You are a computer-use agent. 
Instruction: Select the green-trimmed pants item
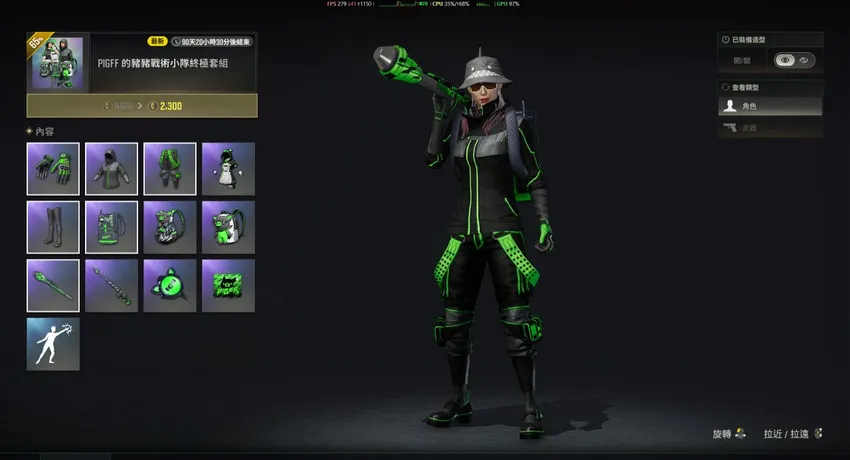(169, 168)
